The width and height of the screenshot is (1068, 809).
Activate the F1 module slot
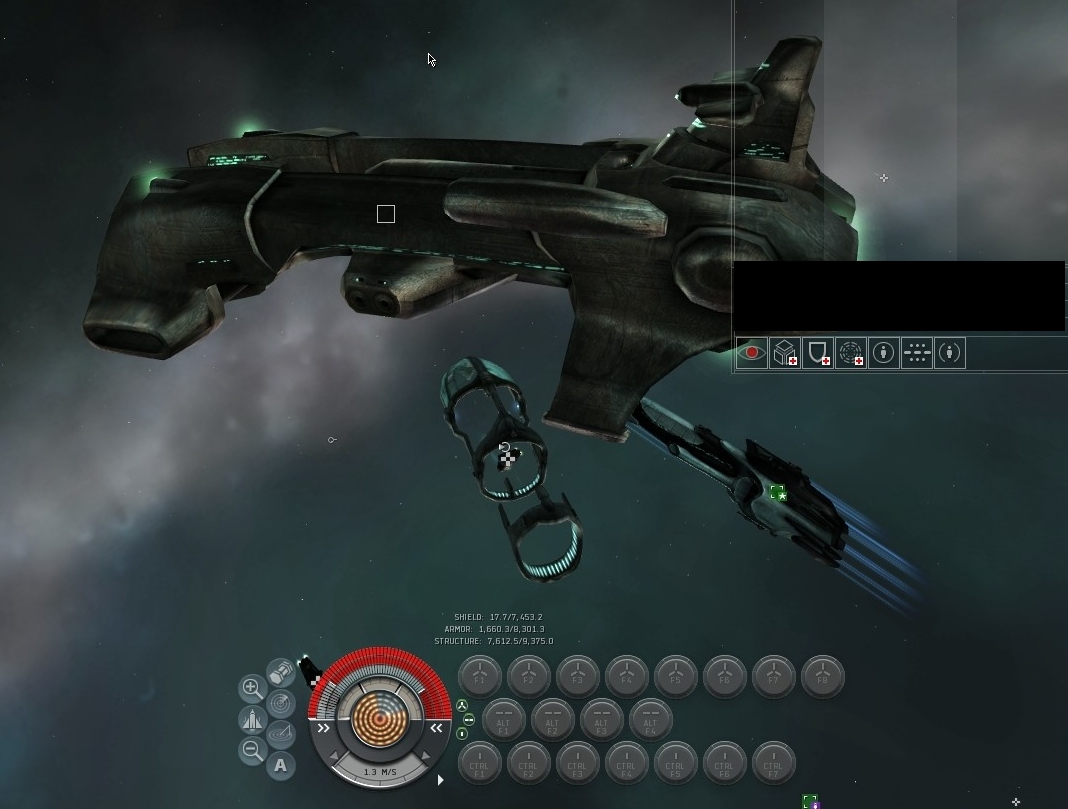pyautogui.click(x=479, y=676)
